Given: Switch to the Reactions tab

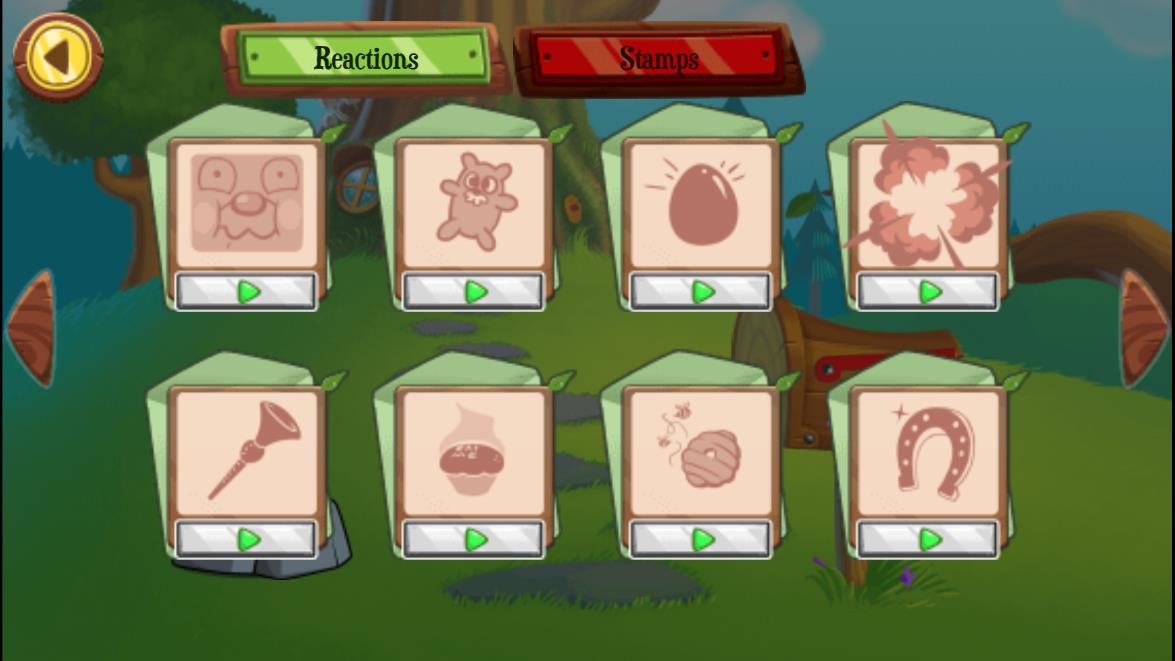Looking at the screenshot, I should (x=366, y=58).
